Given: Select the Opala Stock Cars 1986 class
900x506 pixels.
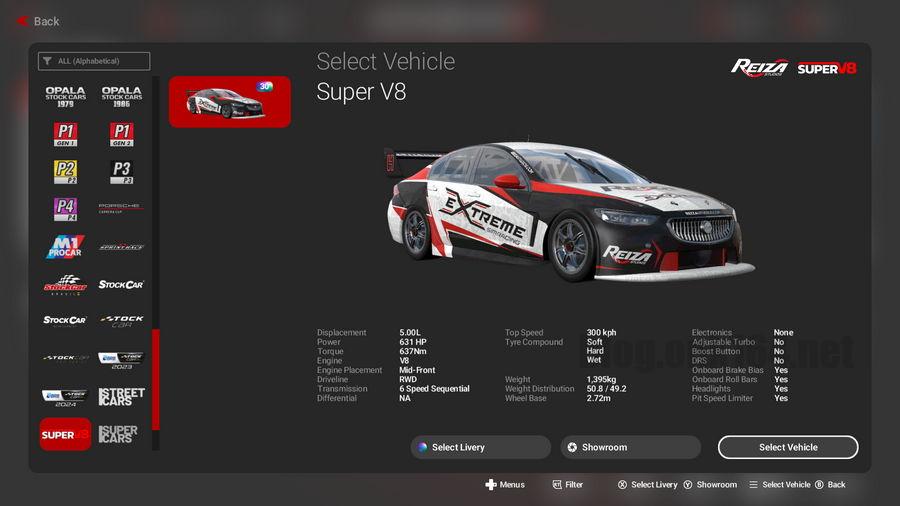Looking at the screenshot, I should pyautogui.click(x=121, y=95).
